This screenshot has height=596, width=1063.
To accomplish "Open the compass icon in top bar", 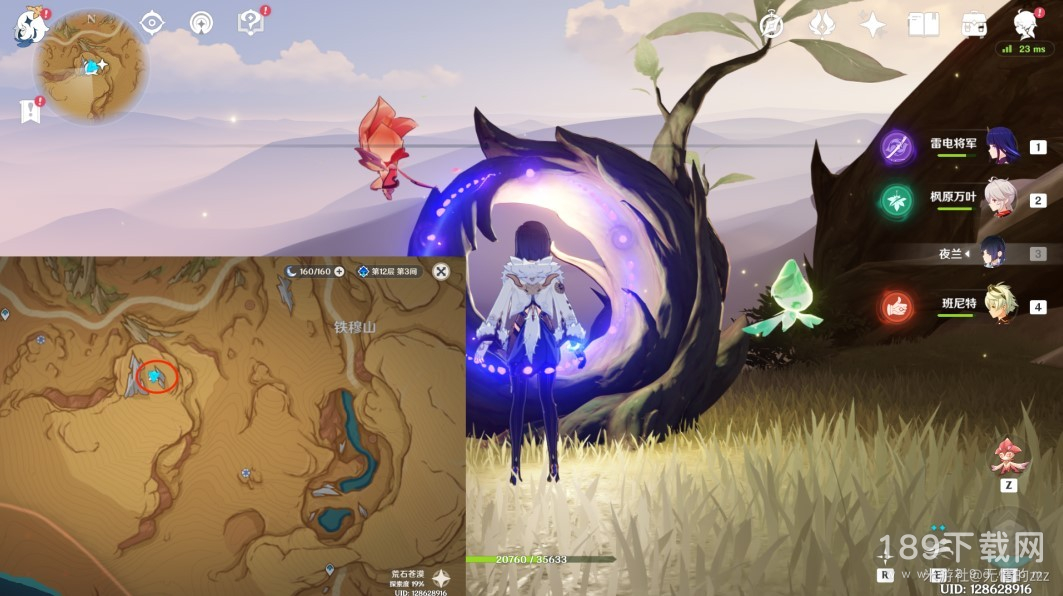I will point(771,25).
